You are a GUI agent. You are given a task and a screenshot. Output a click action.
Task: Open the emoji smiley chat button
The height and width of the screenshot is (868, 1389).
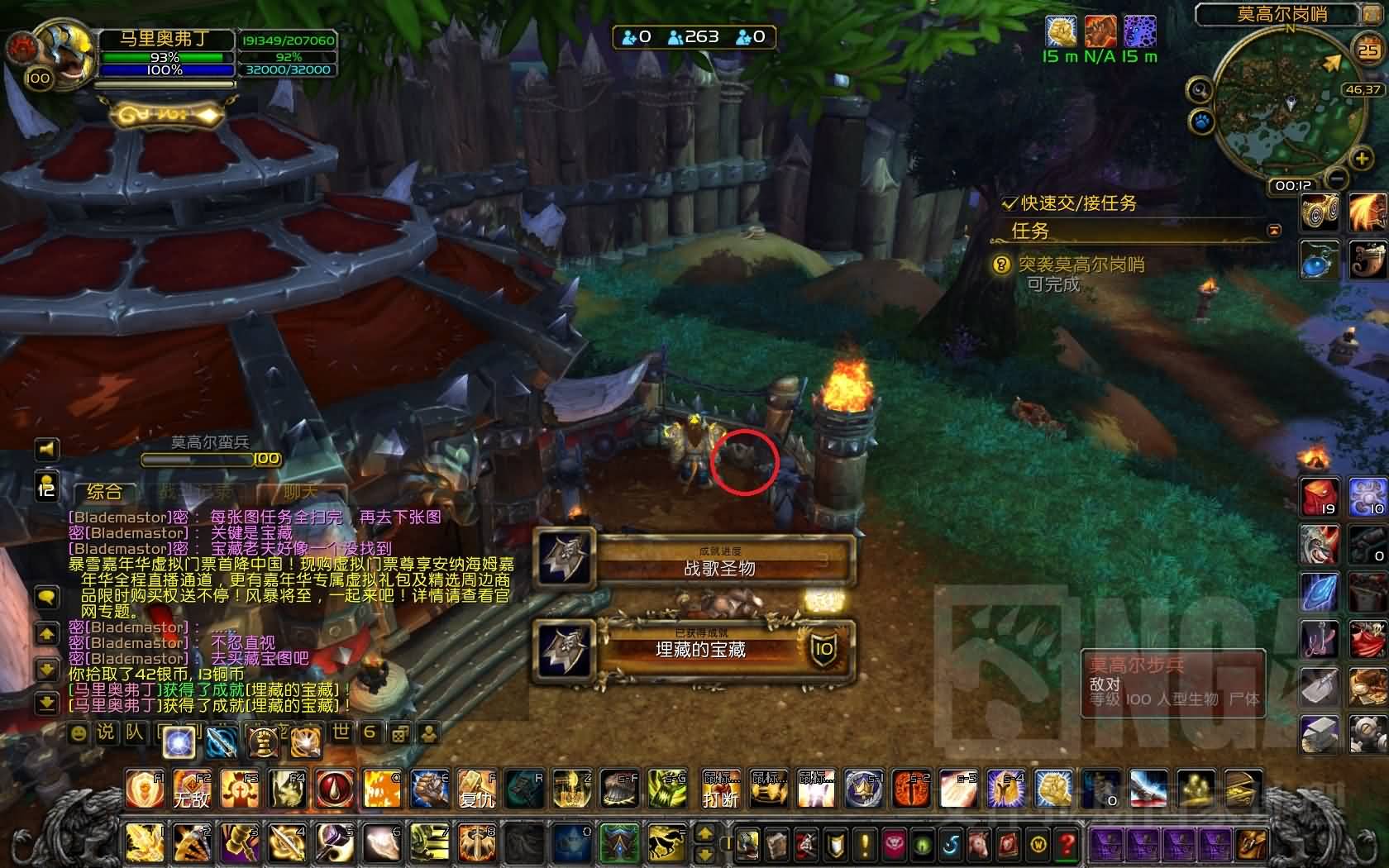point(79,732)
